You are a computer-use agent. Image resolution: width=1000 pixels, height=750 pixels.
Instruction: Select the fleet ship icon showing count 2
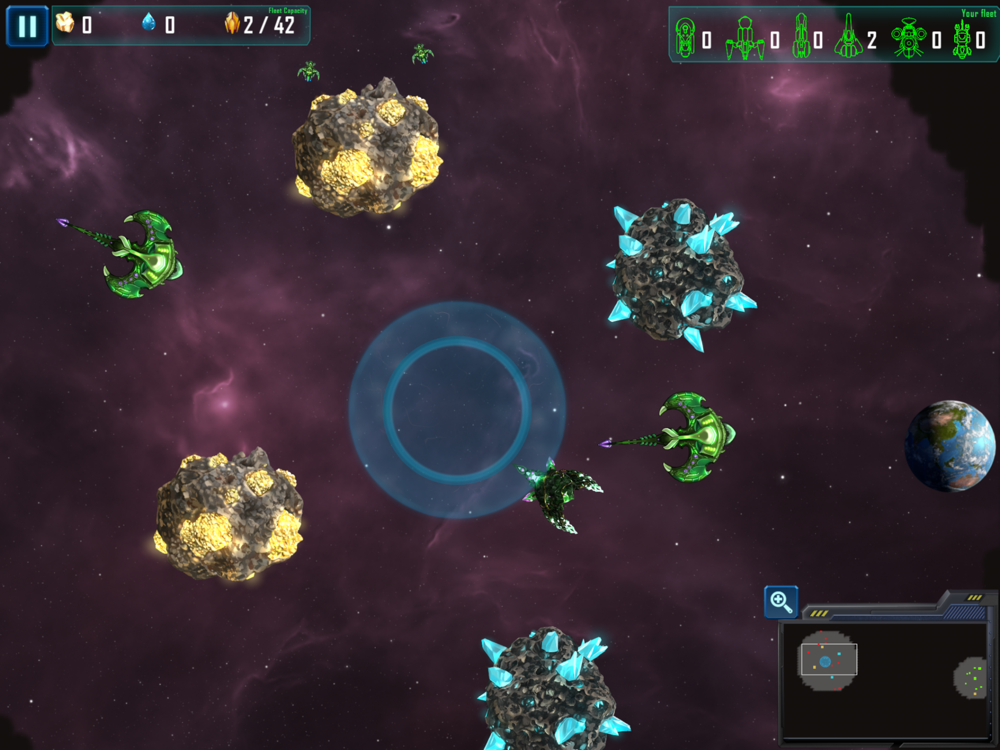point(848,38)
